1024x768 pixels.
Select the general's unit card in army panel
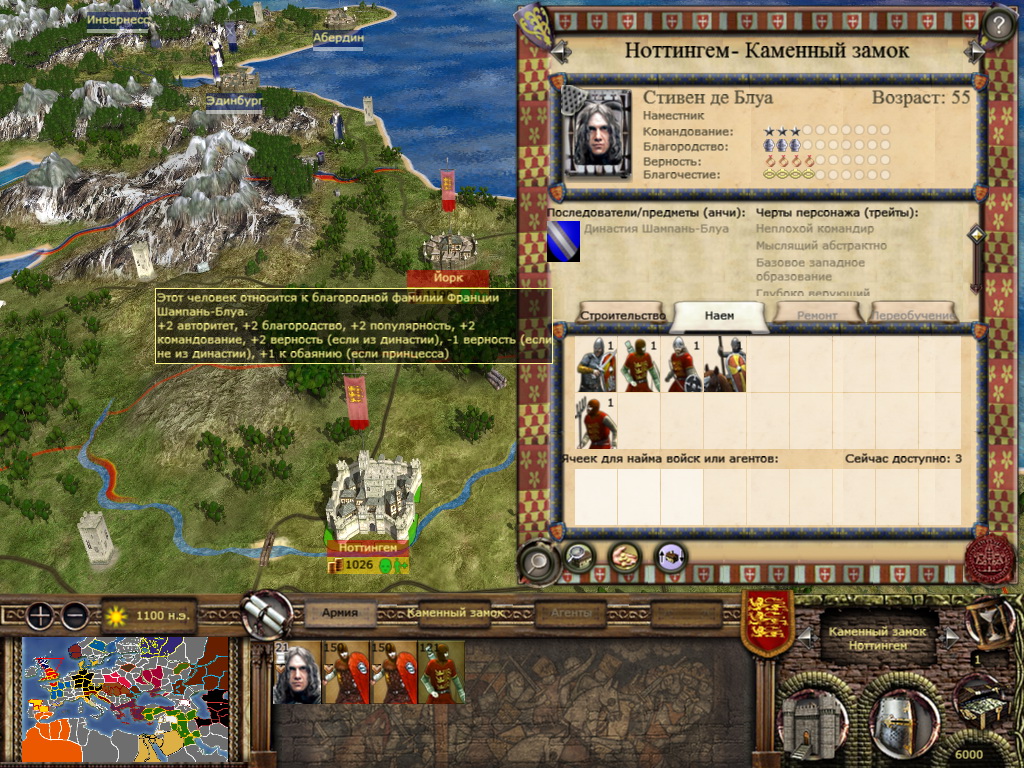pos(297,672)
